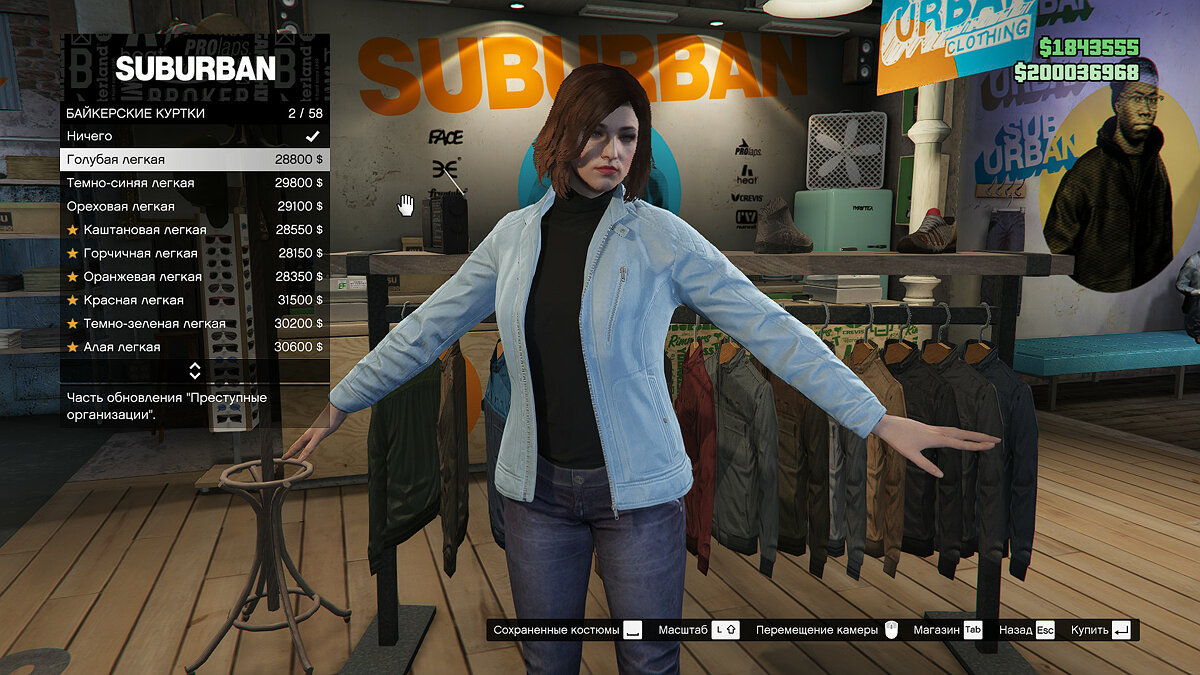The width and height of the screenshot is (1200, 675).
Task: Choose the "Каштановая легкая" jacket
Action: point(194,230)
